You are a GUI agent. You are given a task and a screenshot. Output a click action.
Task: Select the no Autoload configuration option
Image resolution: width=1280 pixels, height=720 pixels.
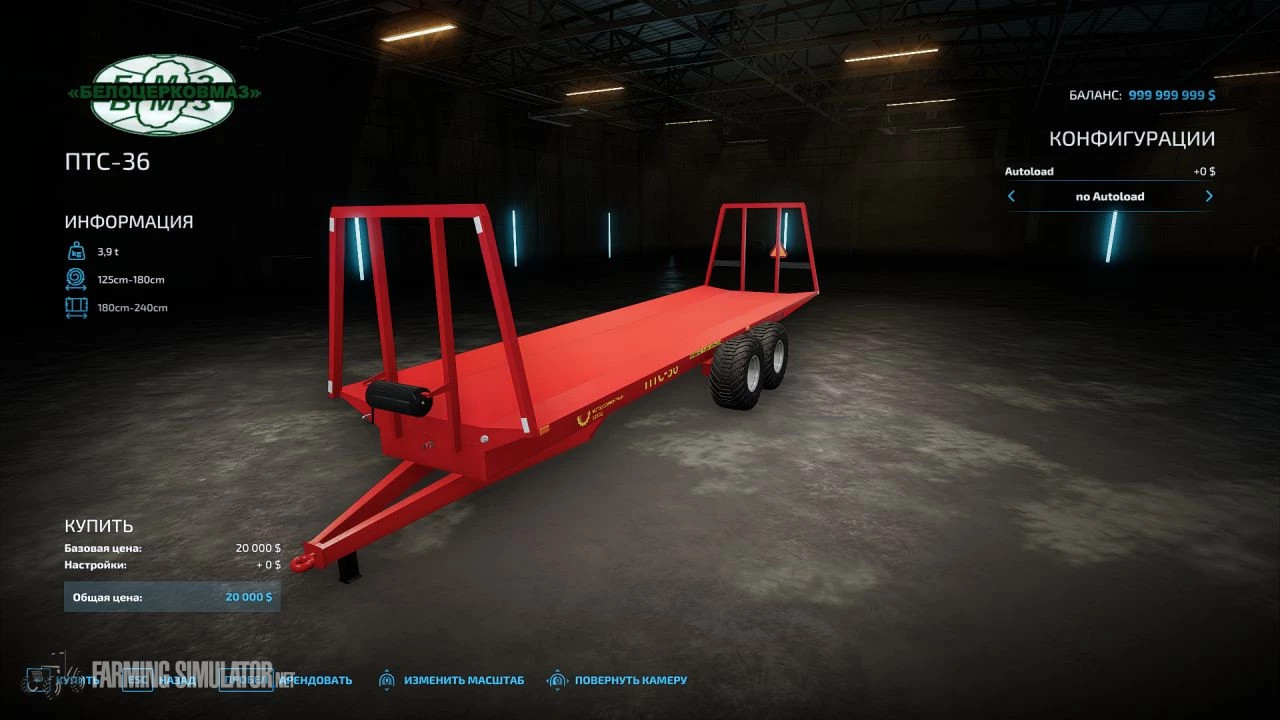point(1109,196)
